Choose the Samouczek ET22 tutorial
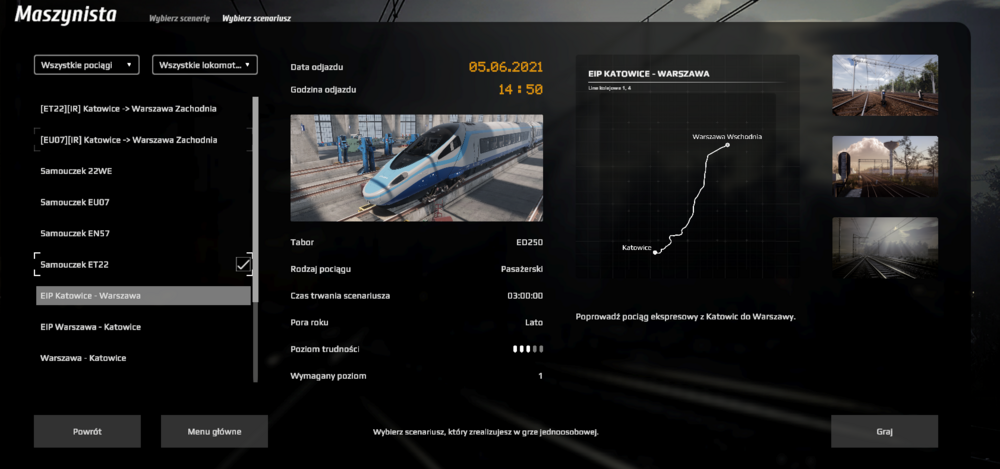The height and width of the screenshot is (469, 1000). pyautogui.click(x=74, y=264)
